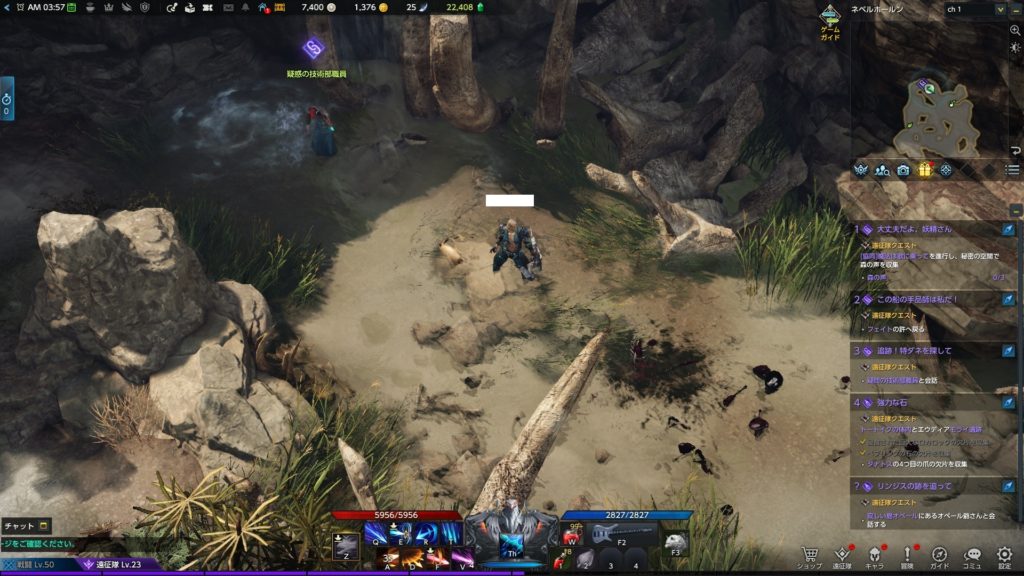Open the ショップ (Shop) menu

[x=812, y=556]
